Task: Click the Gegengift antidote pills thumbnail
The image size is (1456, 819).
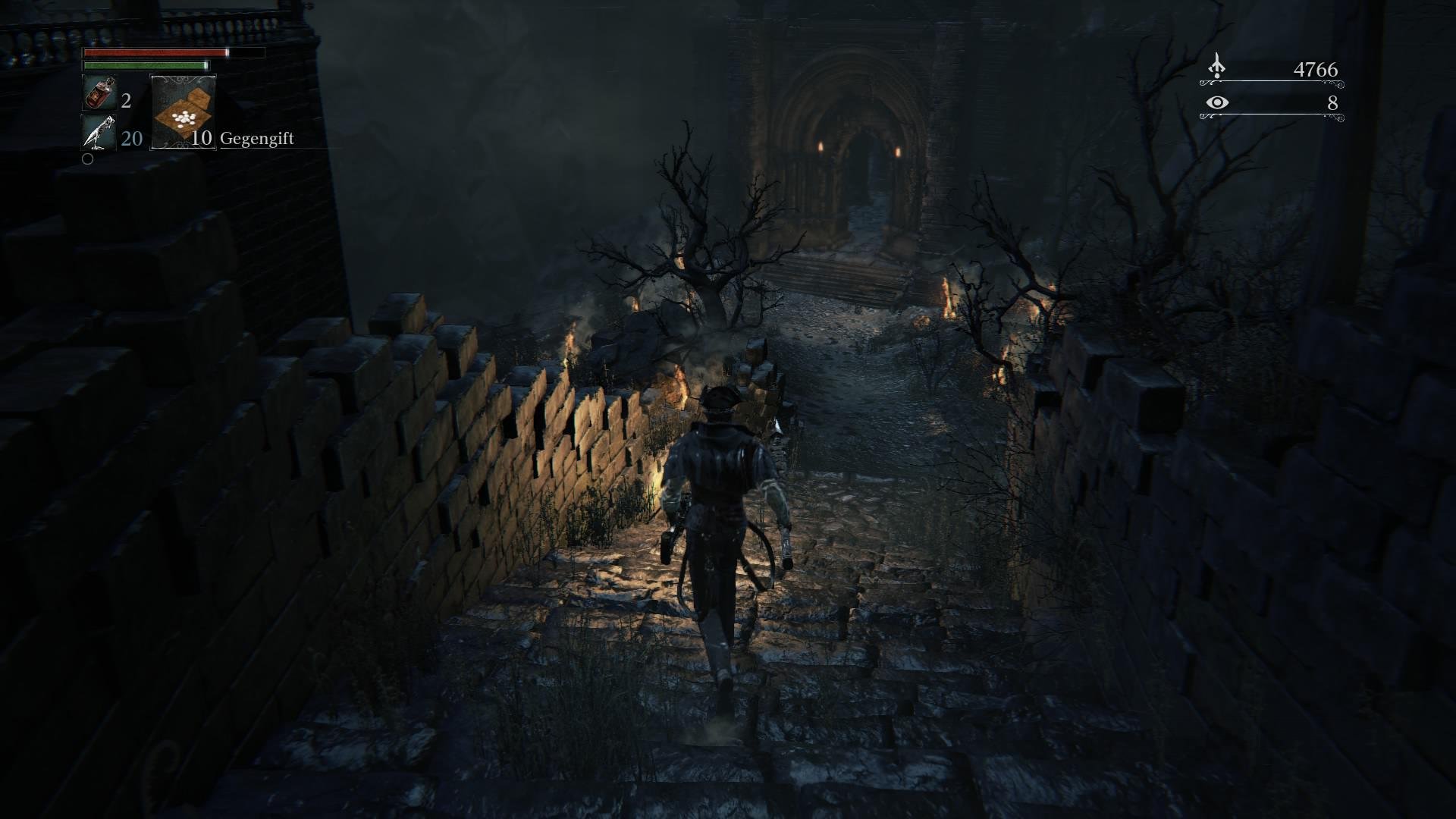Action: pos(184,112)
